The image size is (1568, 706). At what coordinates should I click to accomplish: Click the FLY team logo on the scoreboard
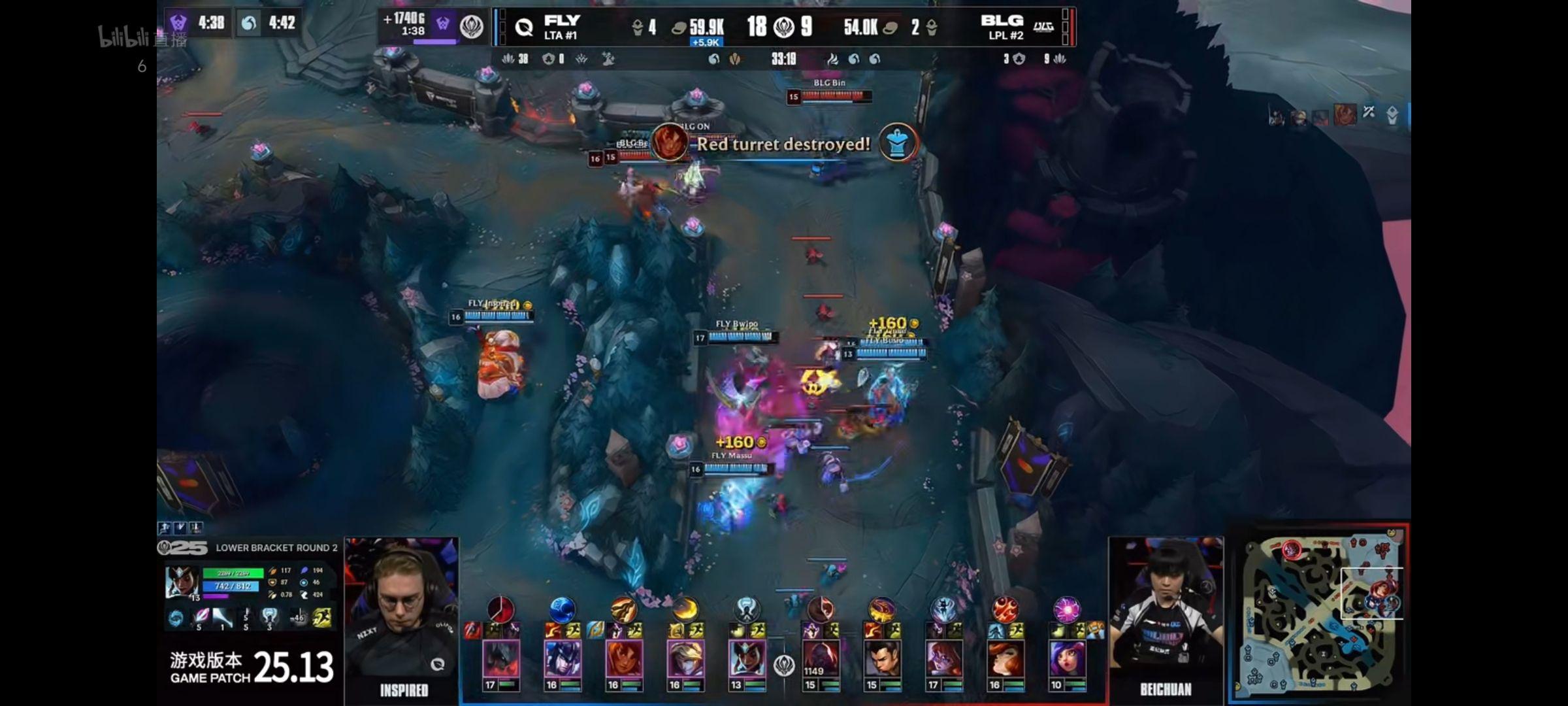pyautogui.click(x=524, y=27)
